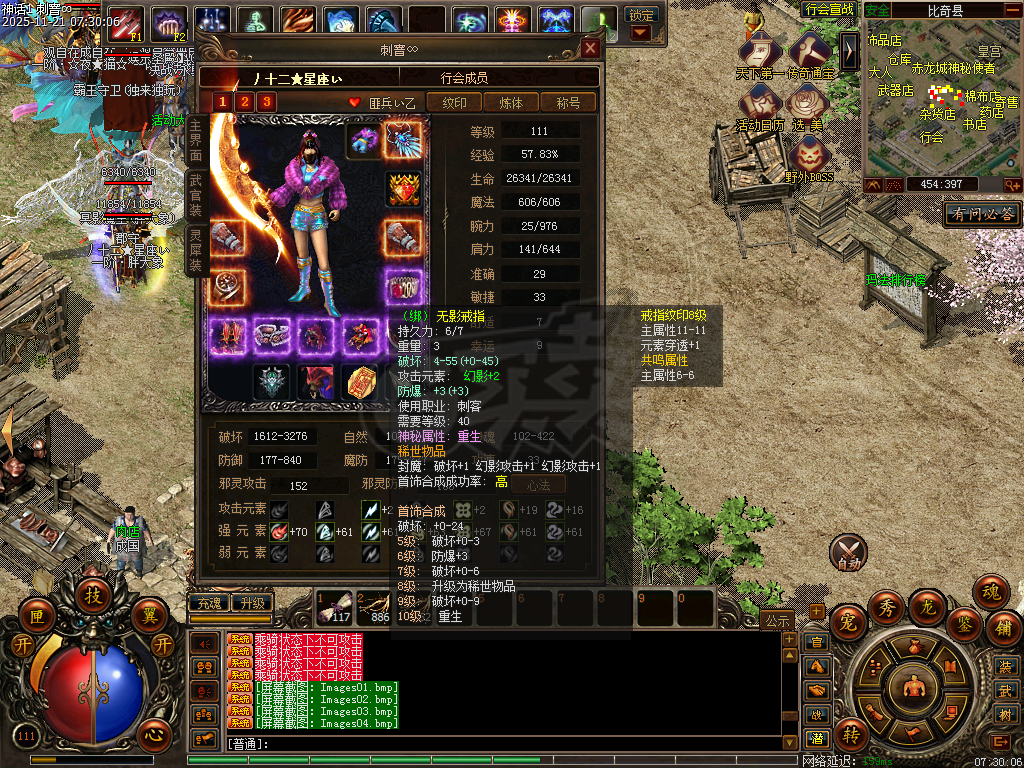1024x768 pixels.
Task: Close the character equipment window
Action: pos(590,48)
